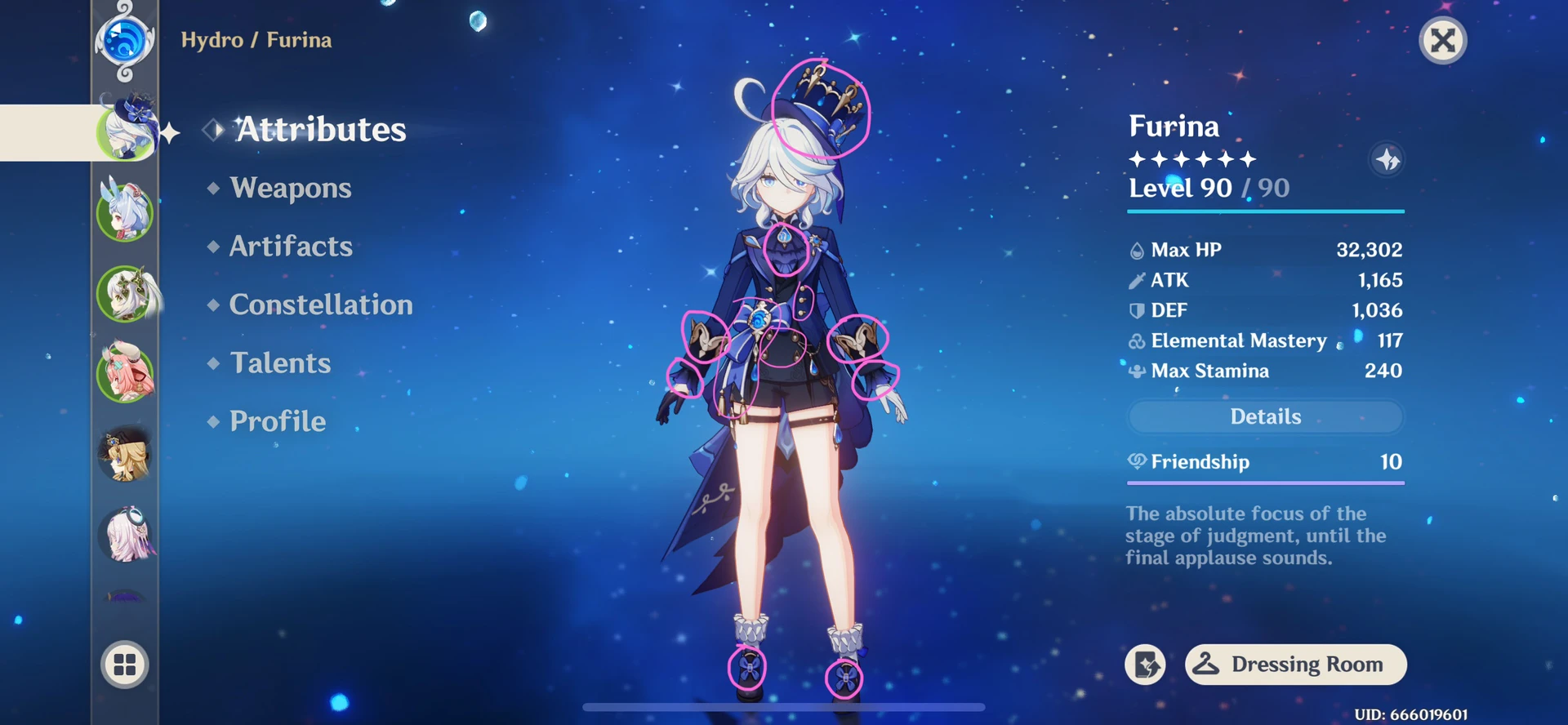
Task: Click the wind glider icon near Dressing Room
Action: [x=1145, y=665]
